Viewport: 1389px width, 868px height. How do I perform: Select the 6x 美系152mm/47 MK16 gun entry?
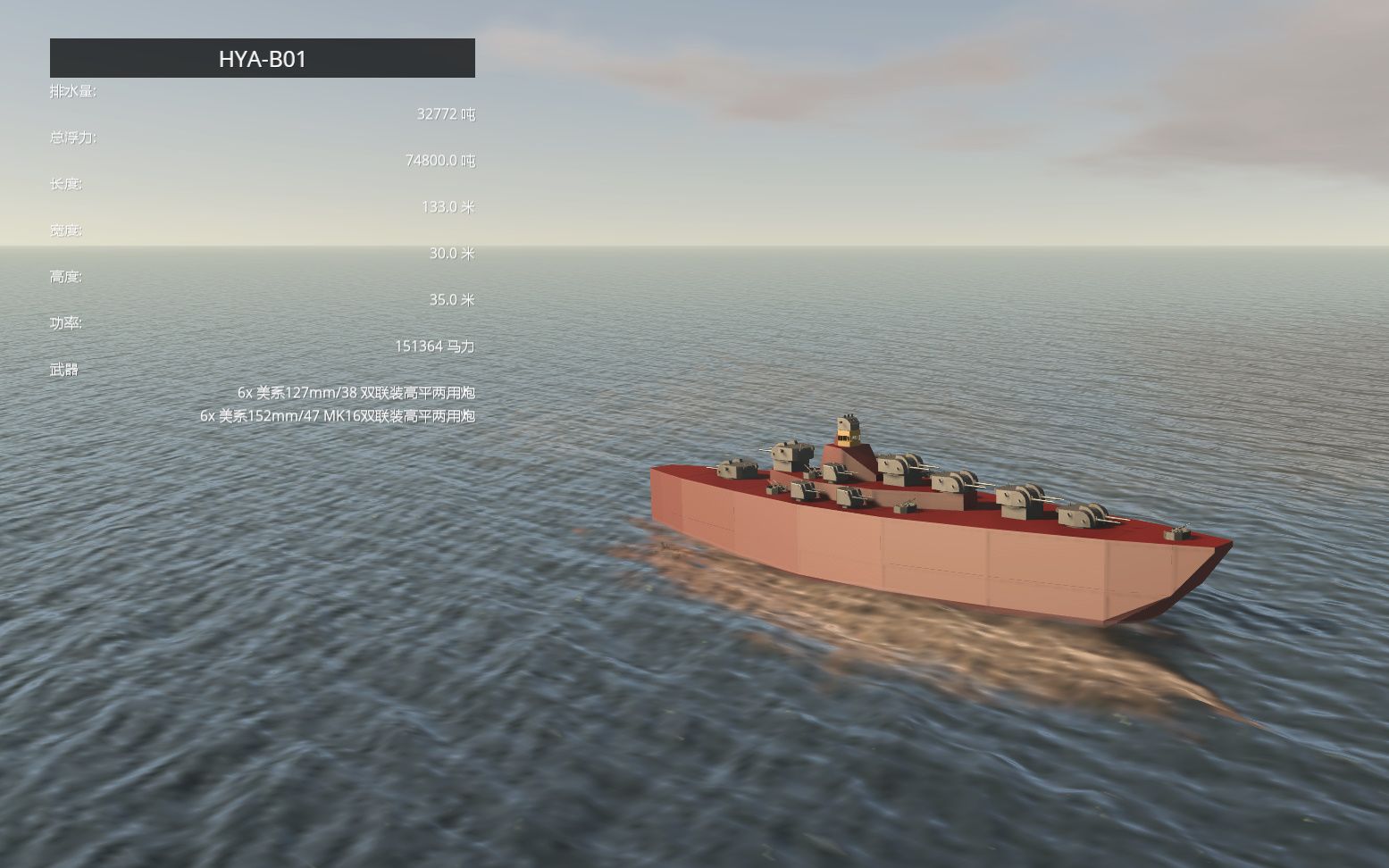(x=339, y=415)
